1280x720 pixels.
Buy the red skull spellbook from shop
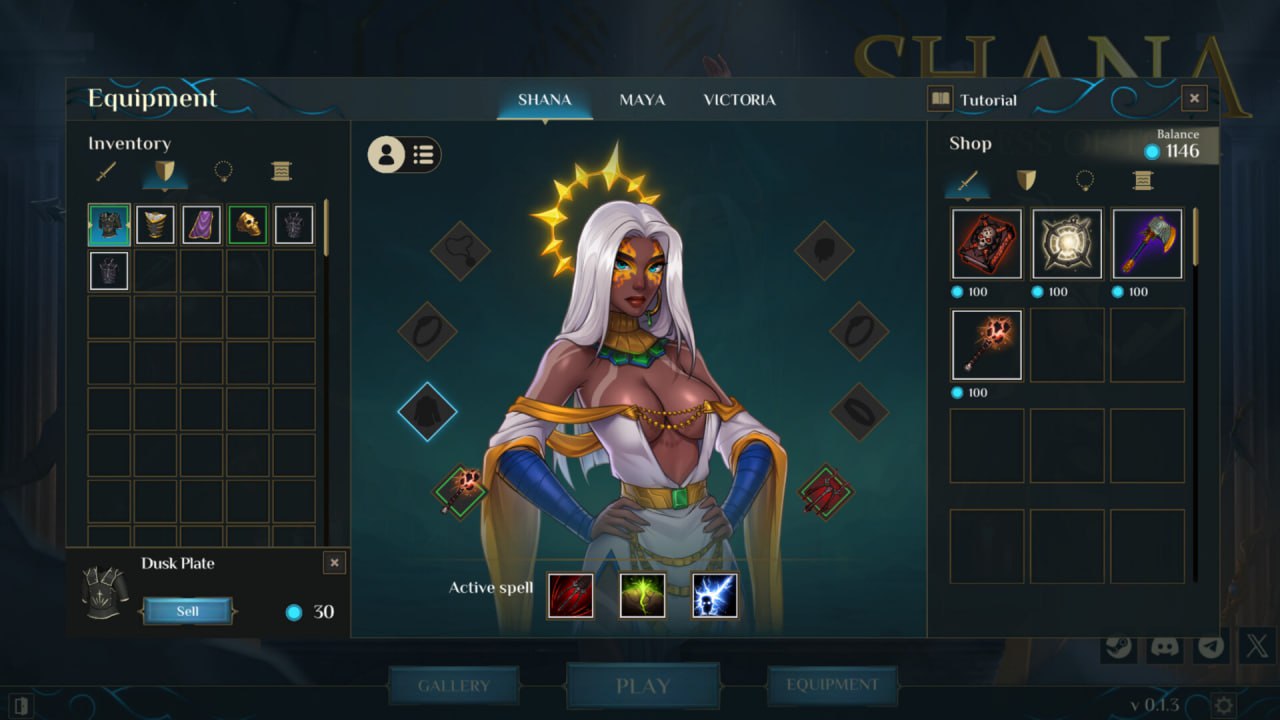[987, 244]
